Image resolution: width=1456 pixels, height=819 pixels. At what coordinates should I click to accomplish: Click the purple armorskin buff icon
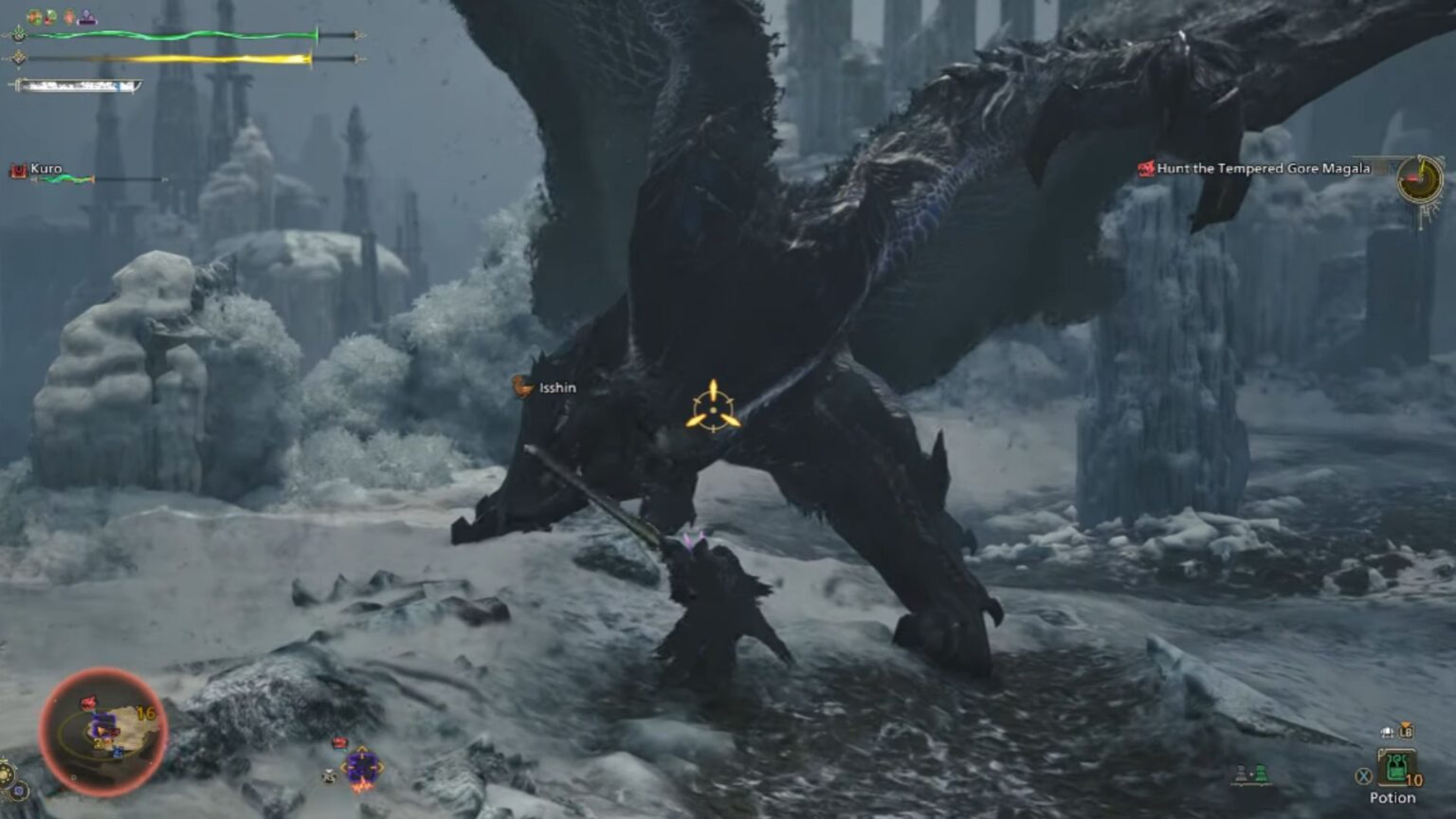pyautogui.click(x=86, y=16)
